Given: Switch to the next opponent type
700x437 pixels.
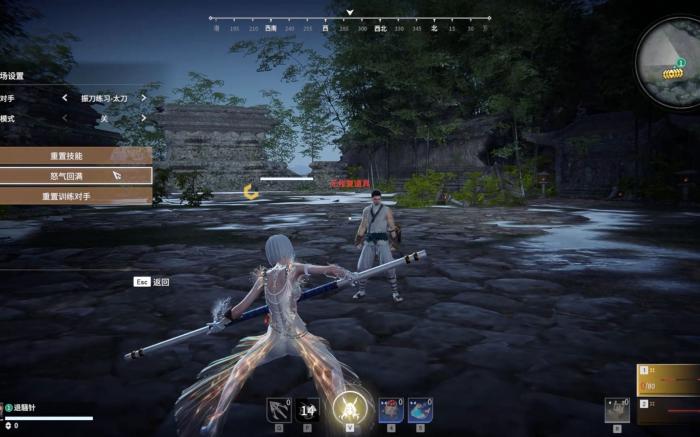Looking at the screenshot, I should coord(143,98).
